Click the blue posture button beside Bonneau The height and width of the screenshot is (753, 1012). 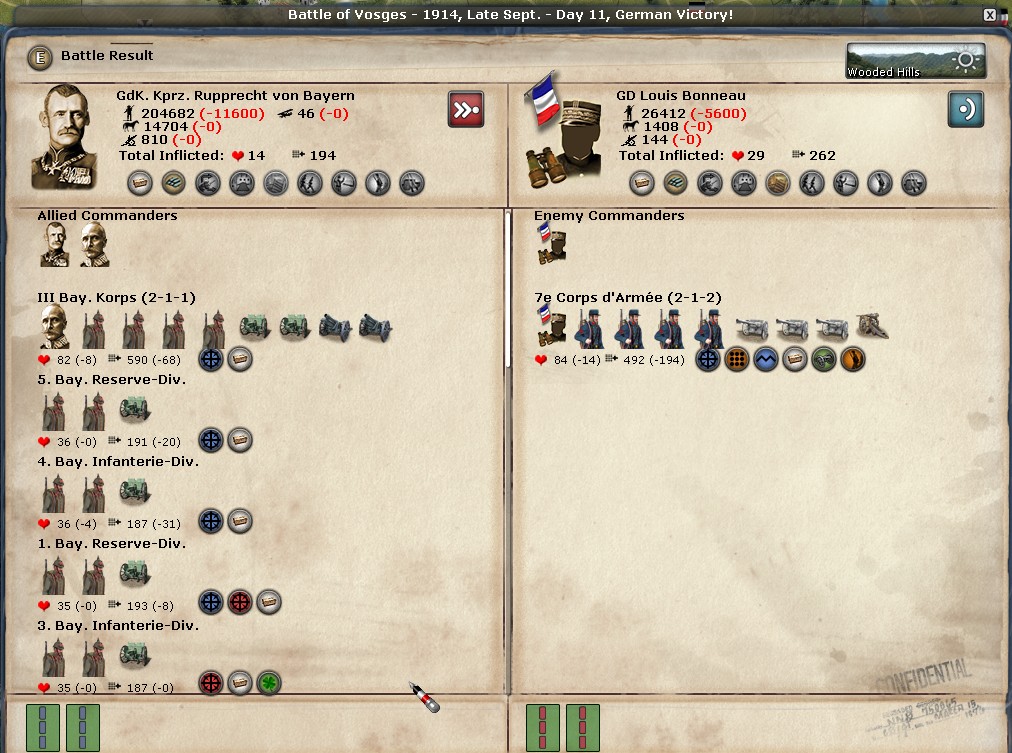click(965, 109)
